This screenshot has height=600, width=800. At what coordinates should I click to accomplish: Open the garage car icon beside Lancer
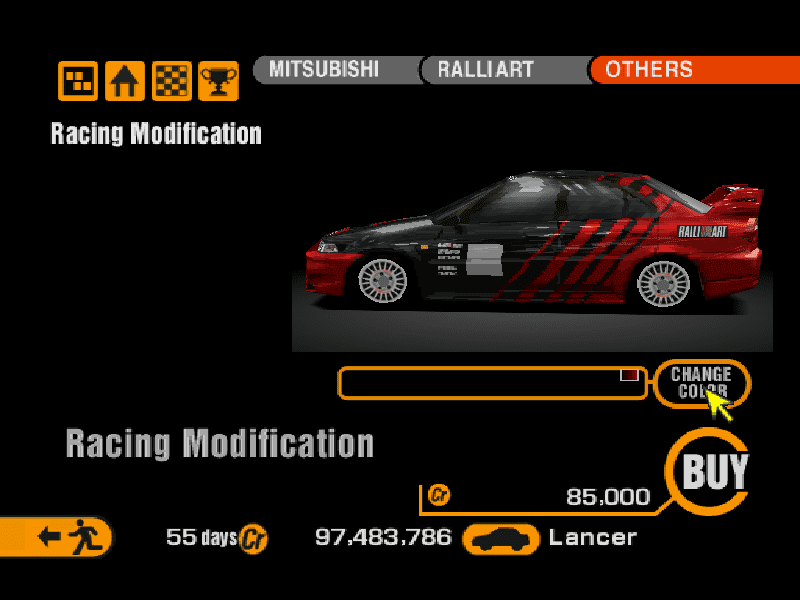503,539
